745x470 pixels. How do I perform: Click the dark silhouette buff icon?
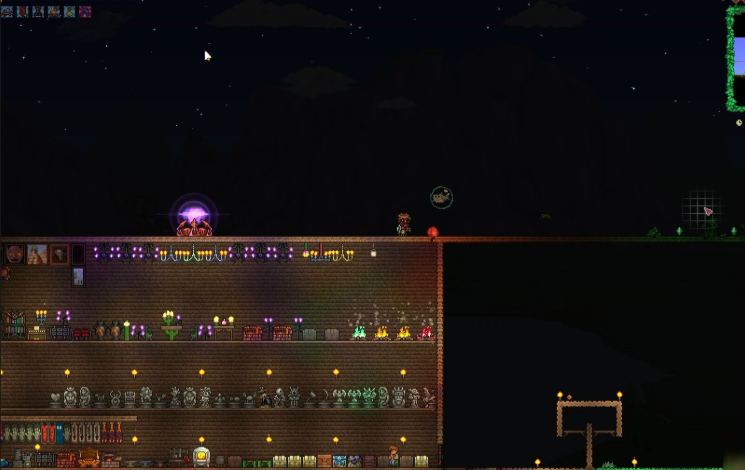point(38,12)
